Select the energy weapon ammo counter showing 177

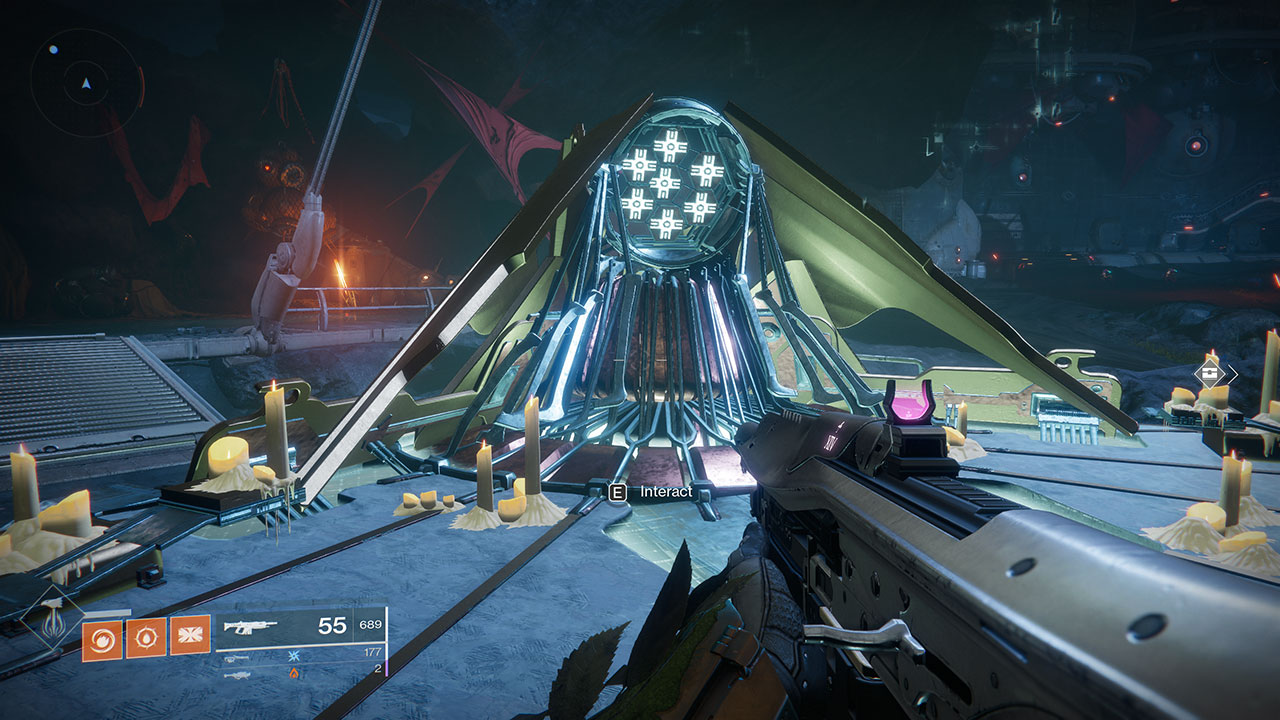coord(373,652)
